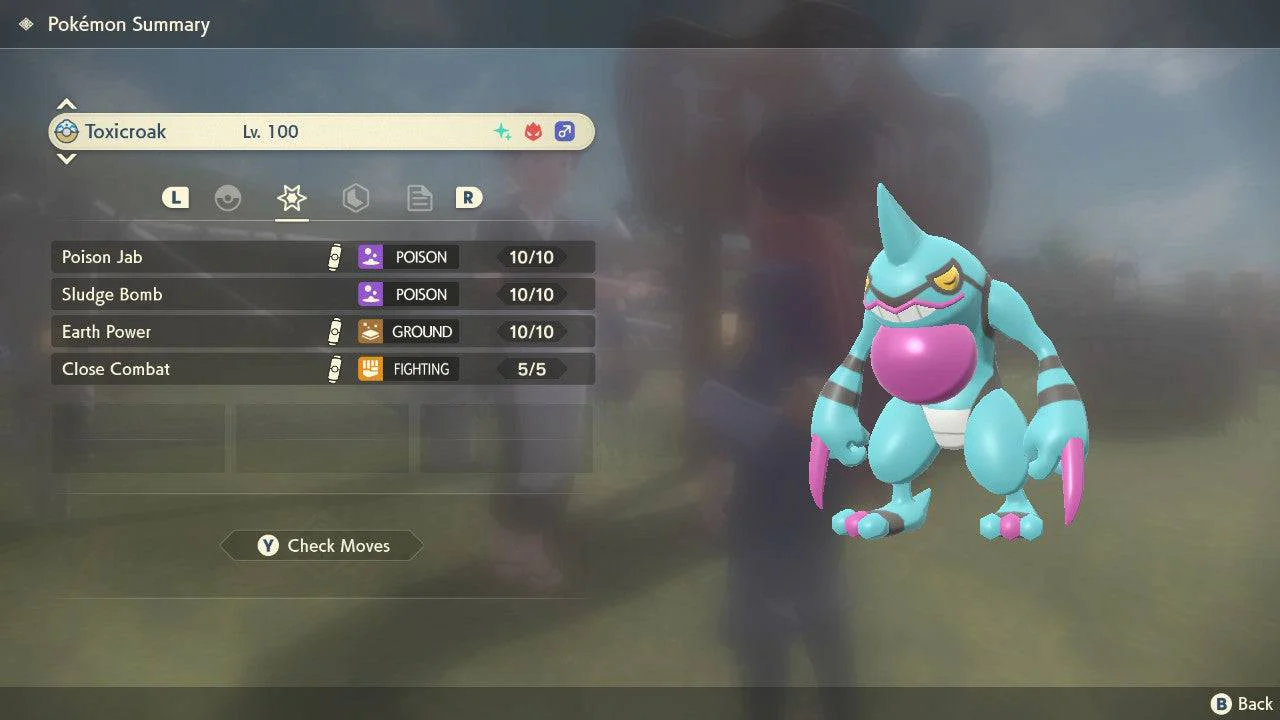Click the Toxicroak name bar
The height and width of the screenshot is (720, 1280).
click(322, 132)
